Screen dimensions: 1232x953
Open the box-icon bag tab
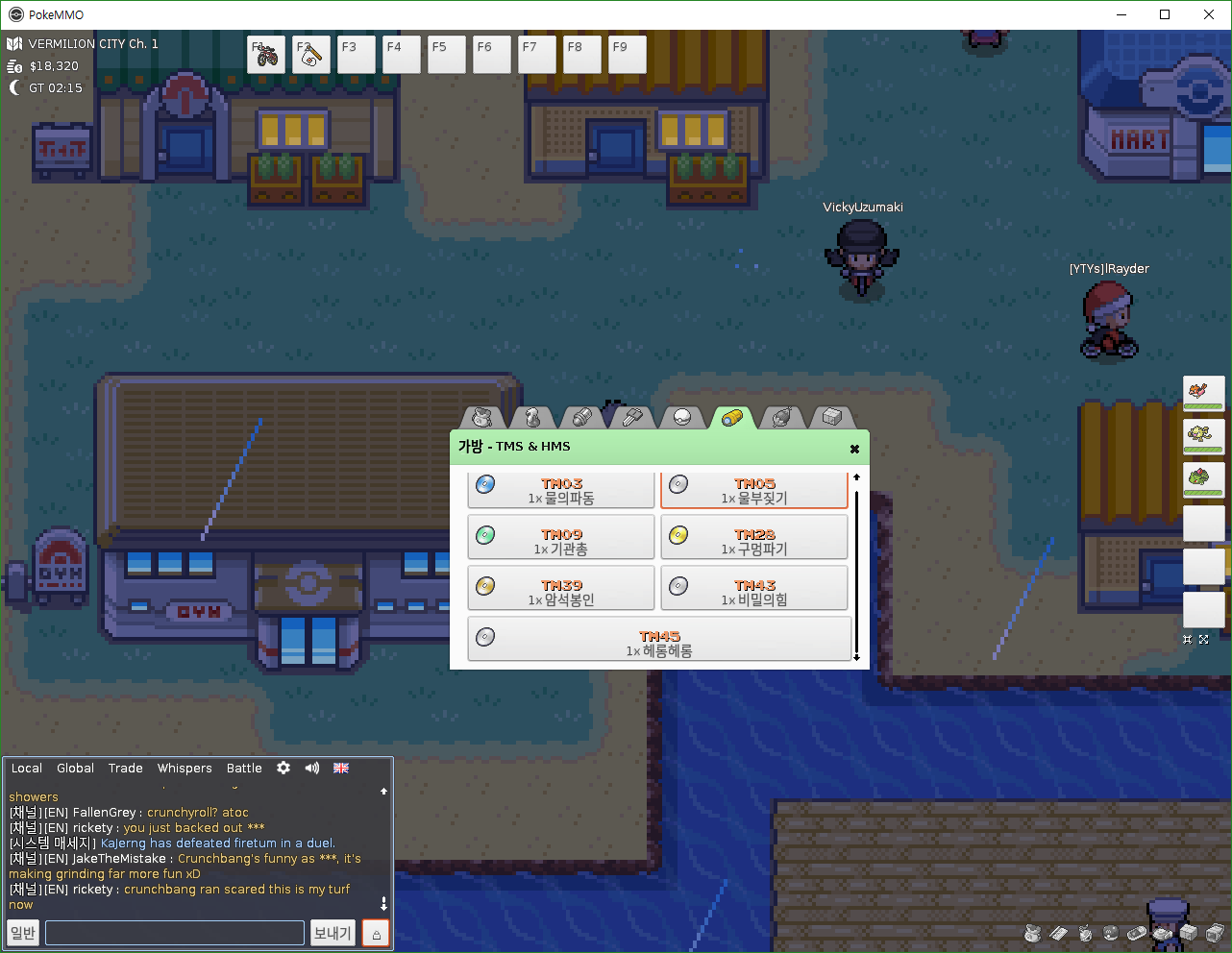832,418
